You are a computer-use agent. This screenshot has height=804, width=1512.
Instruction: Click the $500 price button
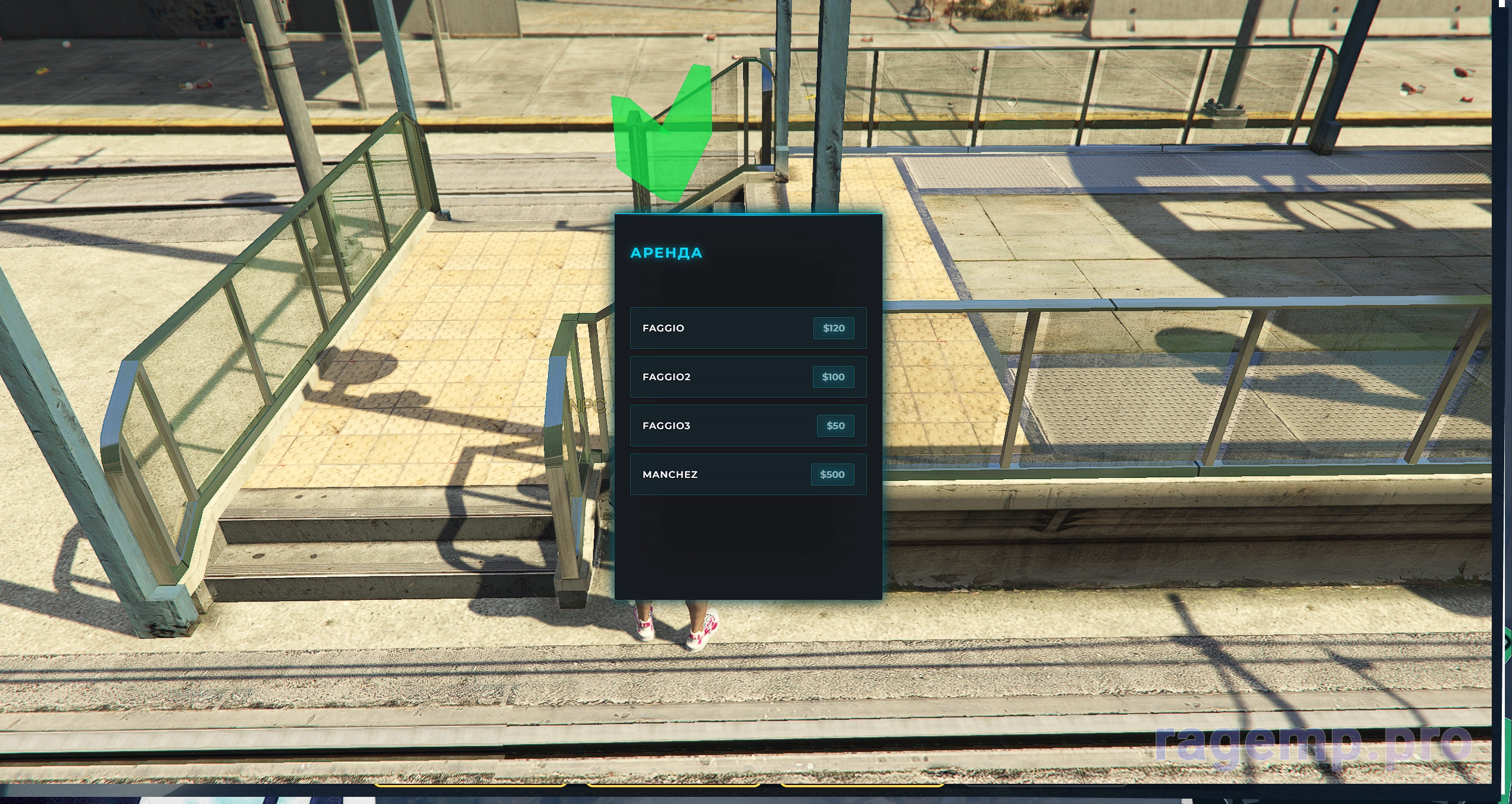pyautogui.click(x=832, y=474)
